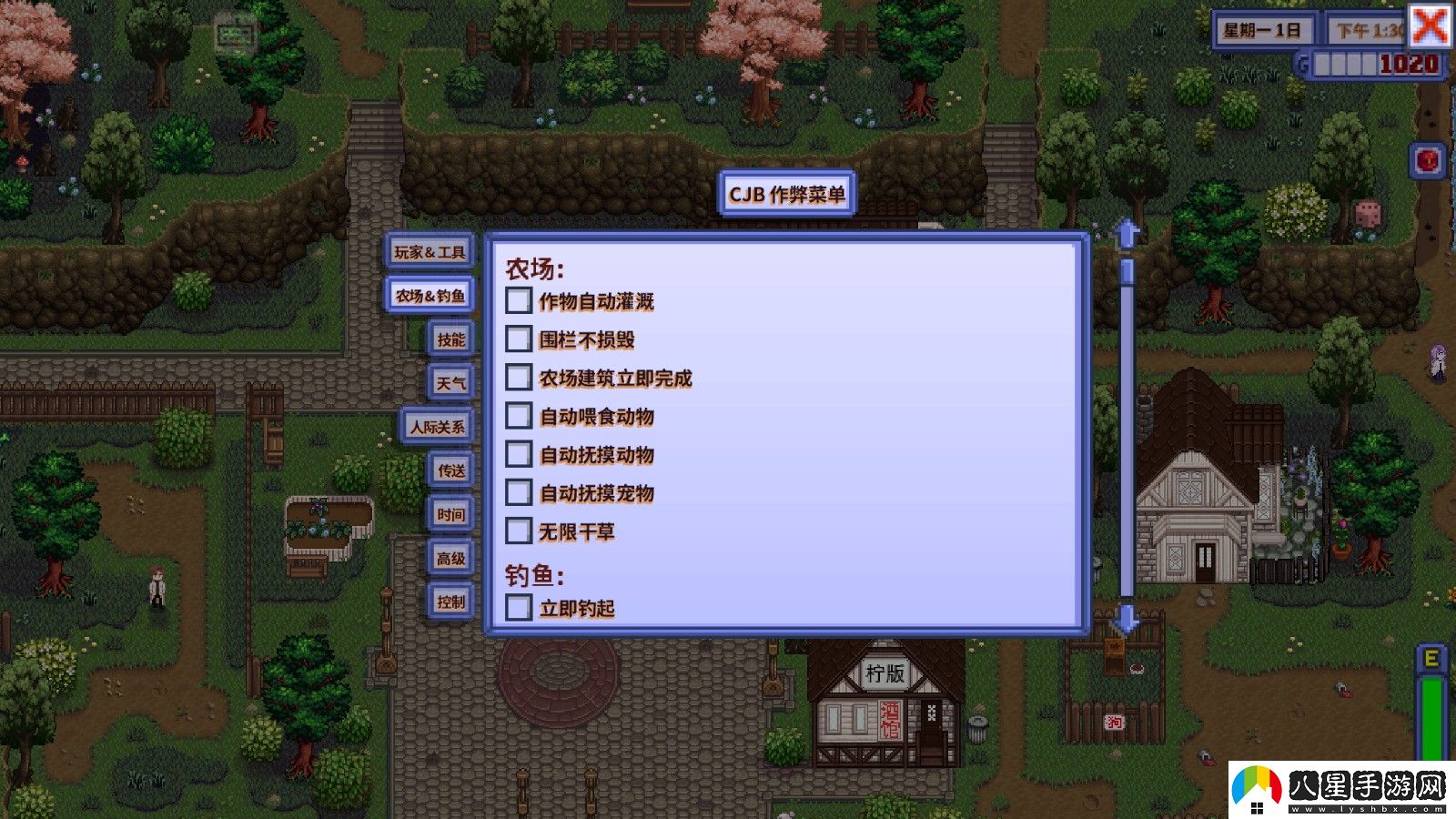This screenshot has width=1456, height=819.
Task: Select the 农场&钓鱼 tab
Action: 430,296
